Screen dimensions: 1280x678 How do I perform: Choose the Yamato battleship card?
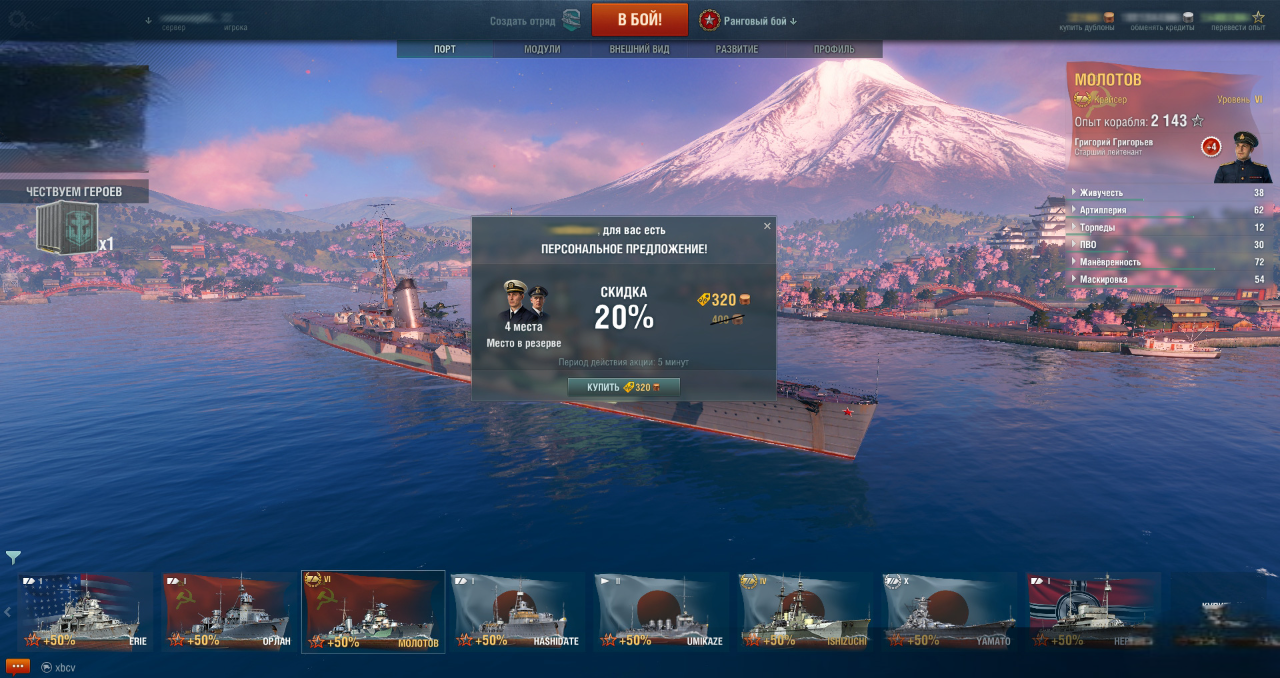coord(949,611)
